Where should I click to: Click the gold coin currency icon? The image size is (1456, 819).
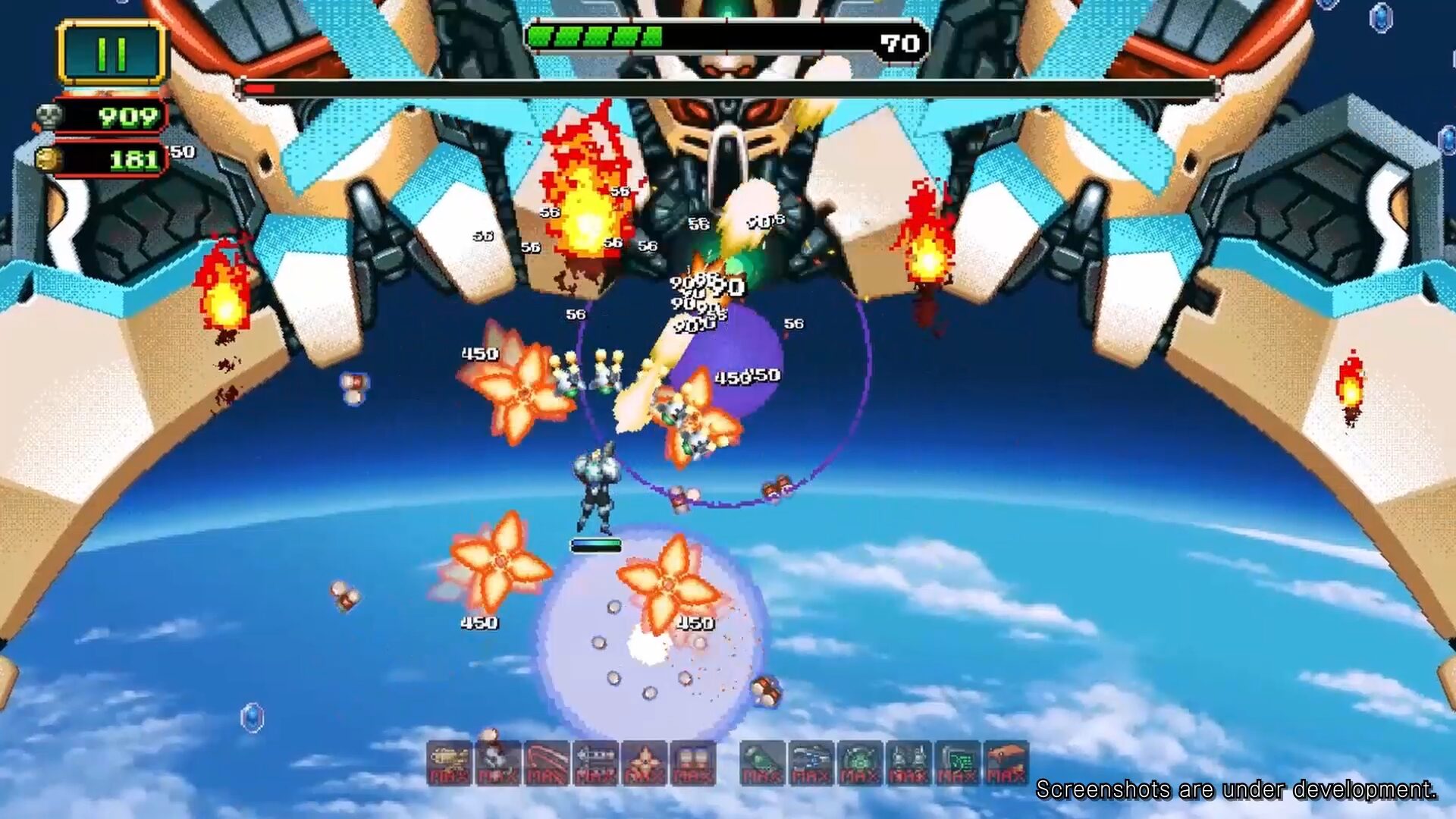pyautogui.click(x=50, y=159)
